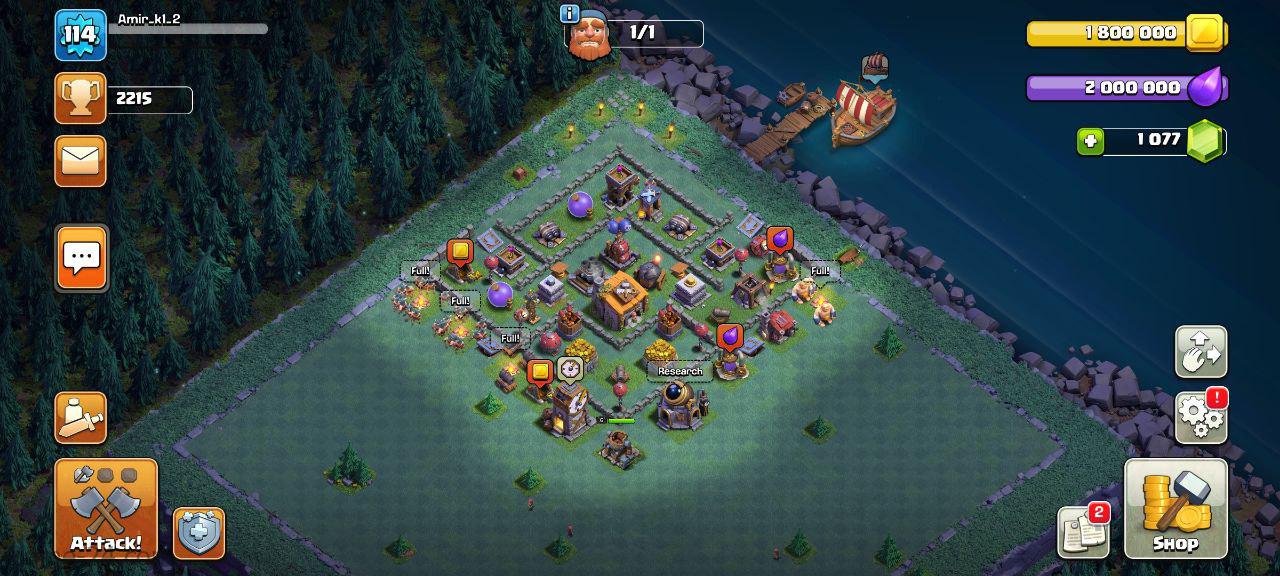Open the clipboard notes with 2 badge

tap(1083, 532)
